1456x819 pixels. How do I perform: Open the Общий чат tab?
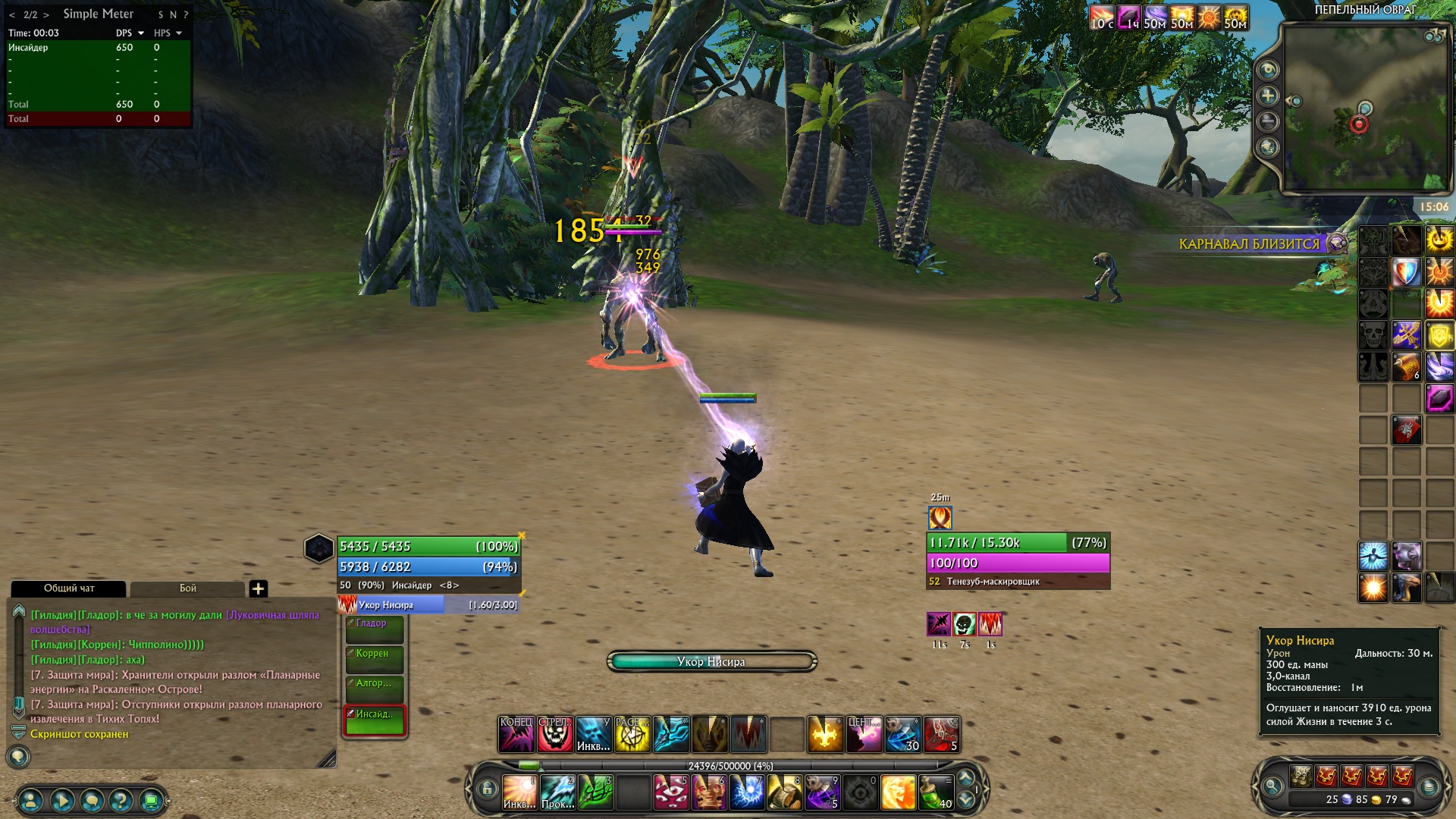click(x=69, y=588)
